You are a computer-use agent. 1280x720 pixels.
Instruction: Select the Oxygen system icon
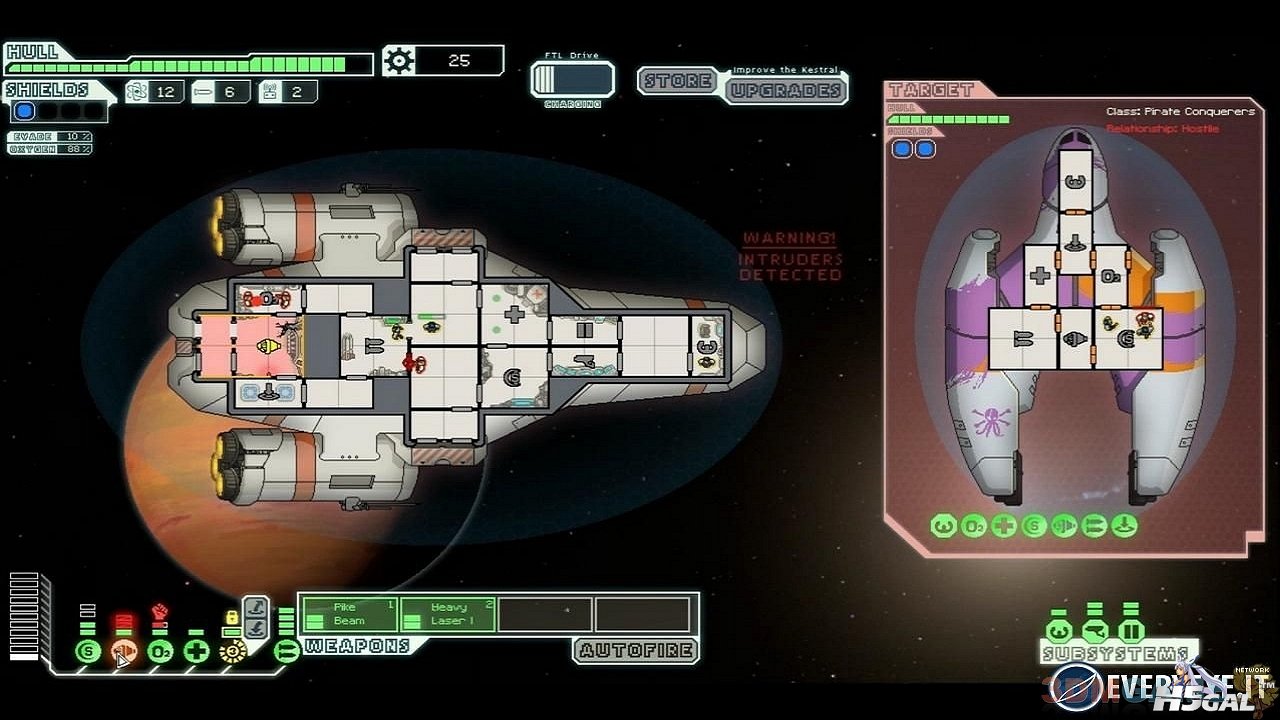(160, 652)
